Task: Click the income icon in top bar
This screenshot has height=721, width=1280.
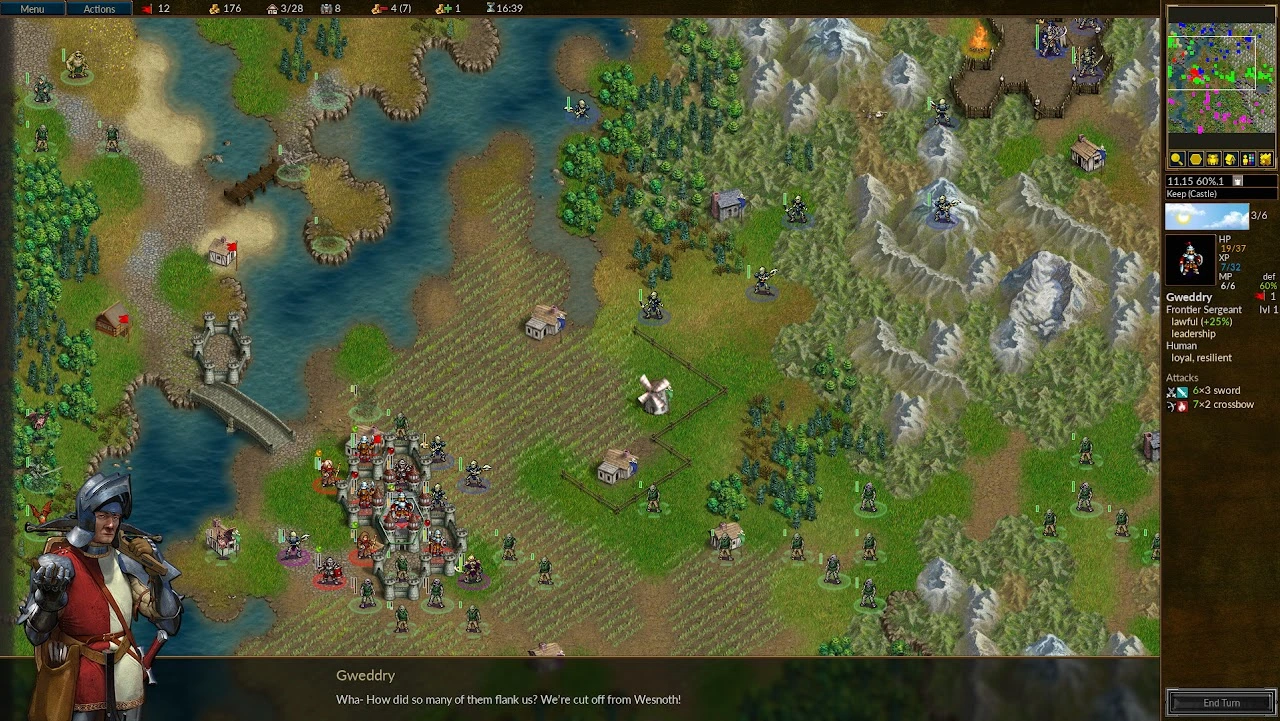Action: coord(443,8)
